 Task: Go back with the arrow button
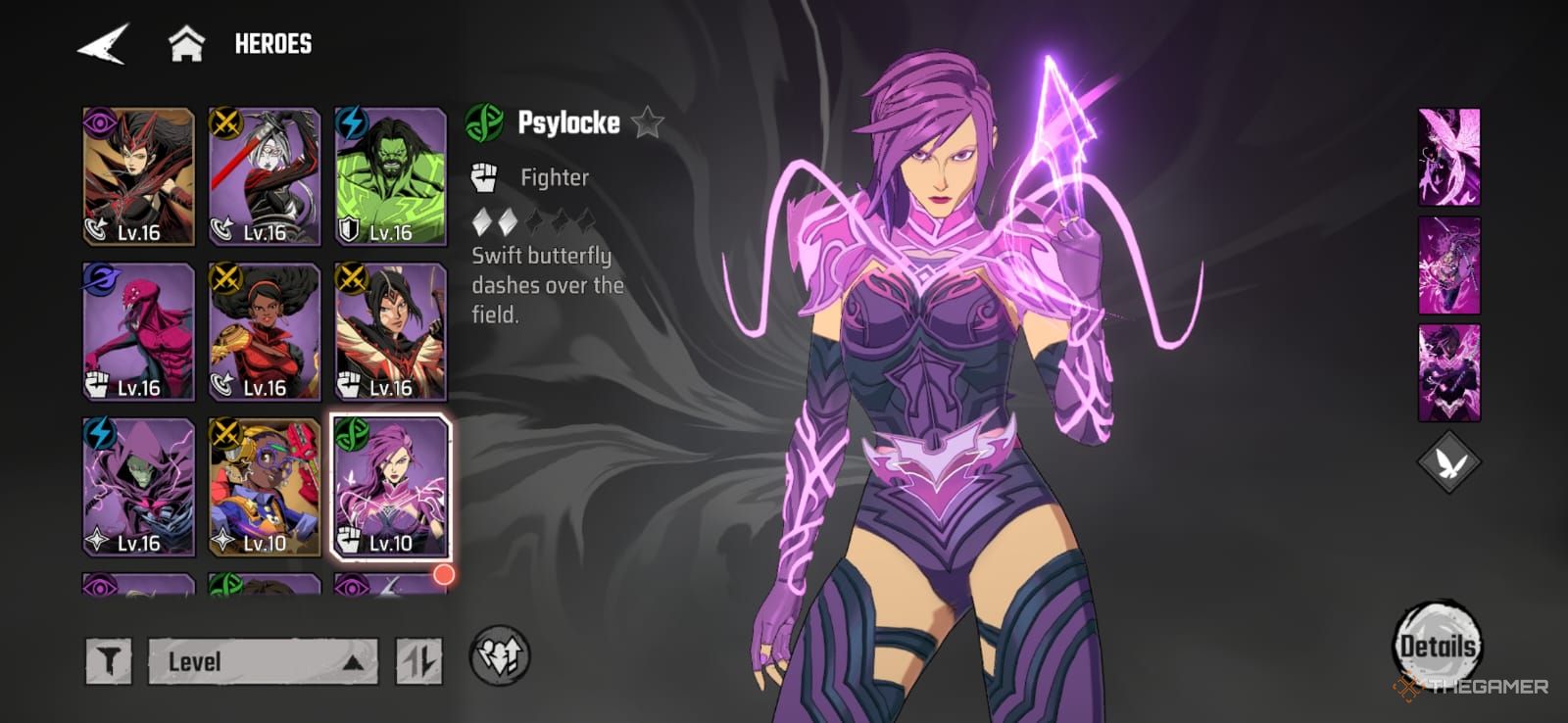(x=103, y=44)
